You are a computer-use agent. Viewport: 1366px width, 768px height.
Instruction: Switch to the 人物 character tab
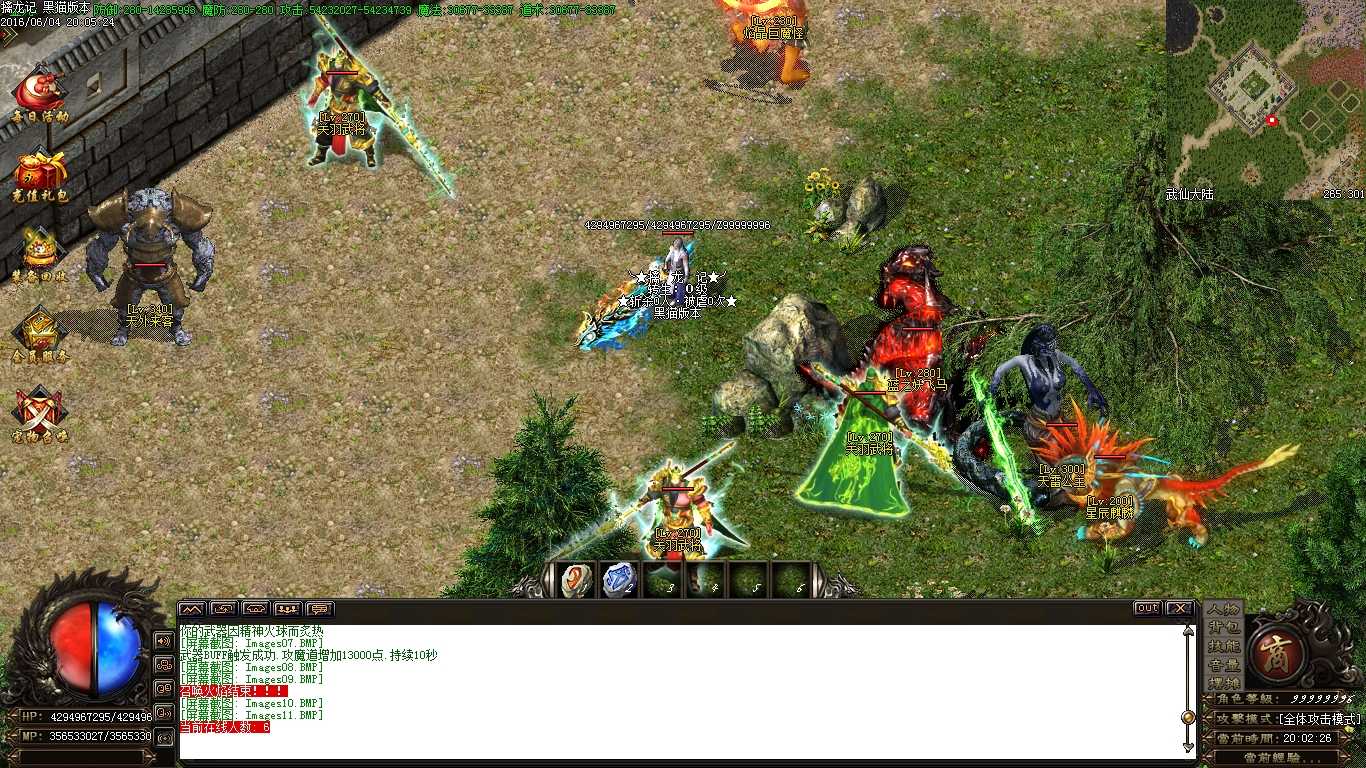click(1223, 610)
